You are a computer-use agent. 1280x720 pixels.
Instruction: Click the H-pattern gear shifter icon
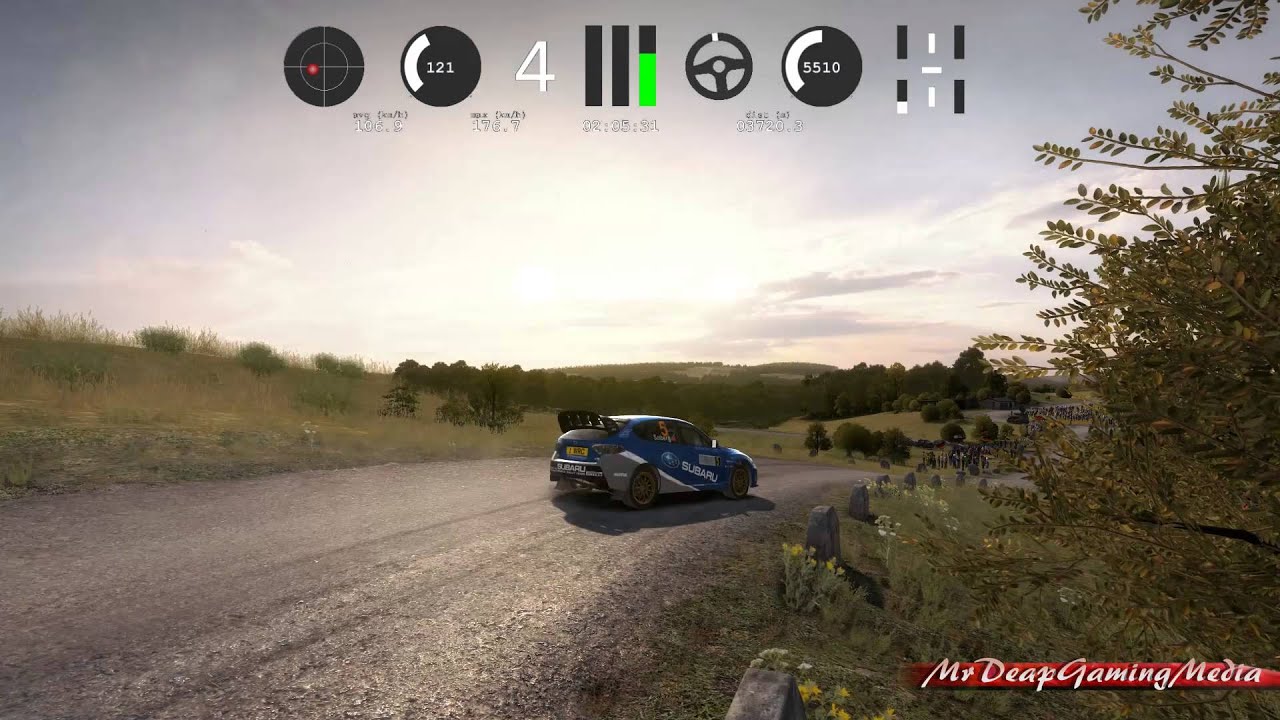tap(930, 69)
